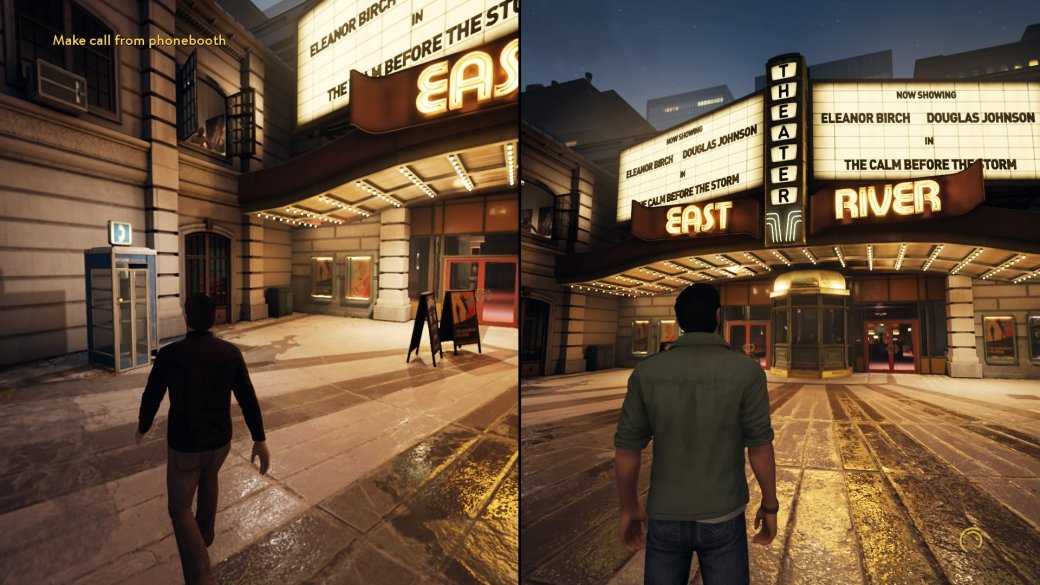Click the "Make call from phonebooth" objective

pos(139,41)
